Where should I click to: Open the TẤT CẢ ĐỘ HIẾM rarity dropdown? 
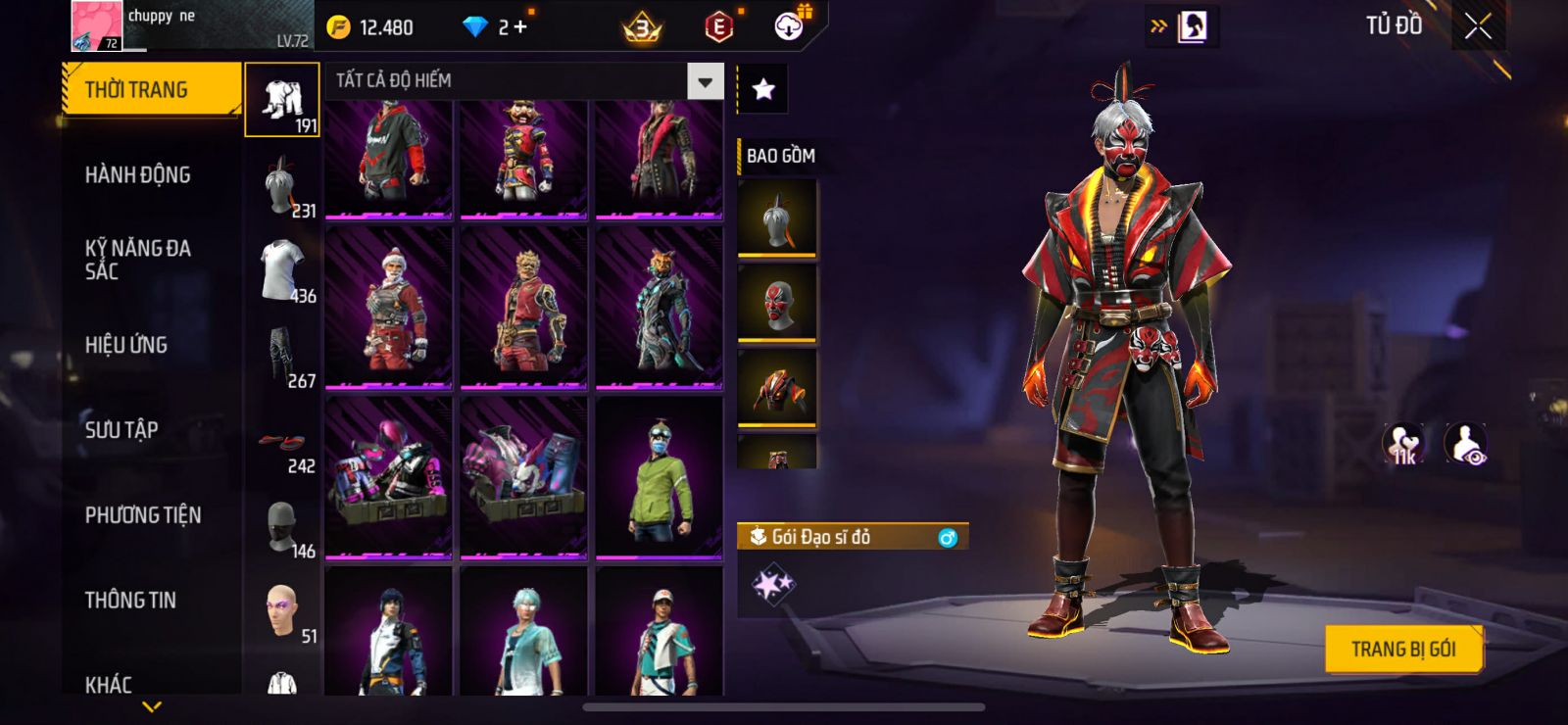coord(705,81)
